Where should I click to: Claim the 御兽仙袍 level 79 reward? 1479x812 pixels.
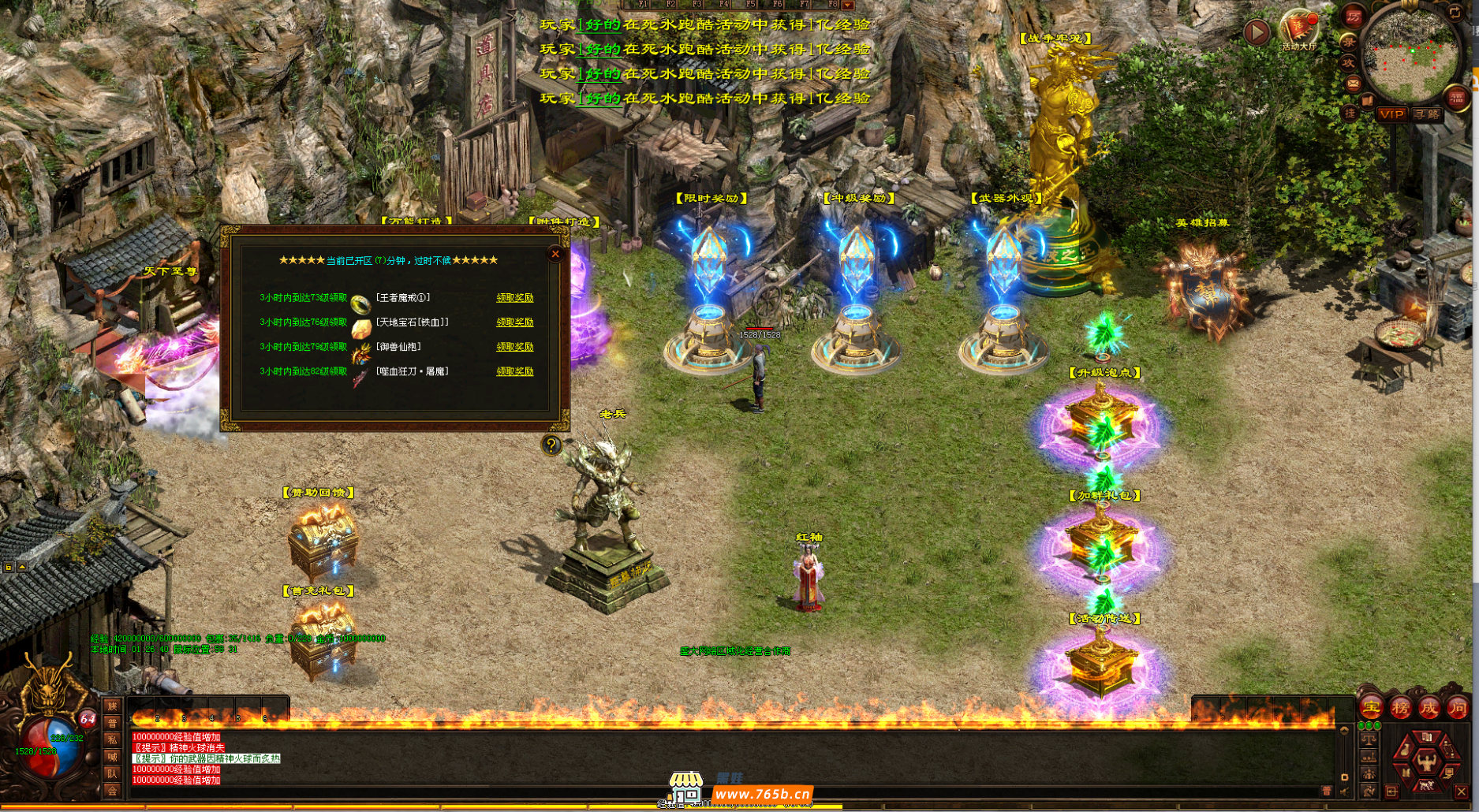pos(514,347)
